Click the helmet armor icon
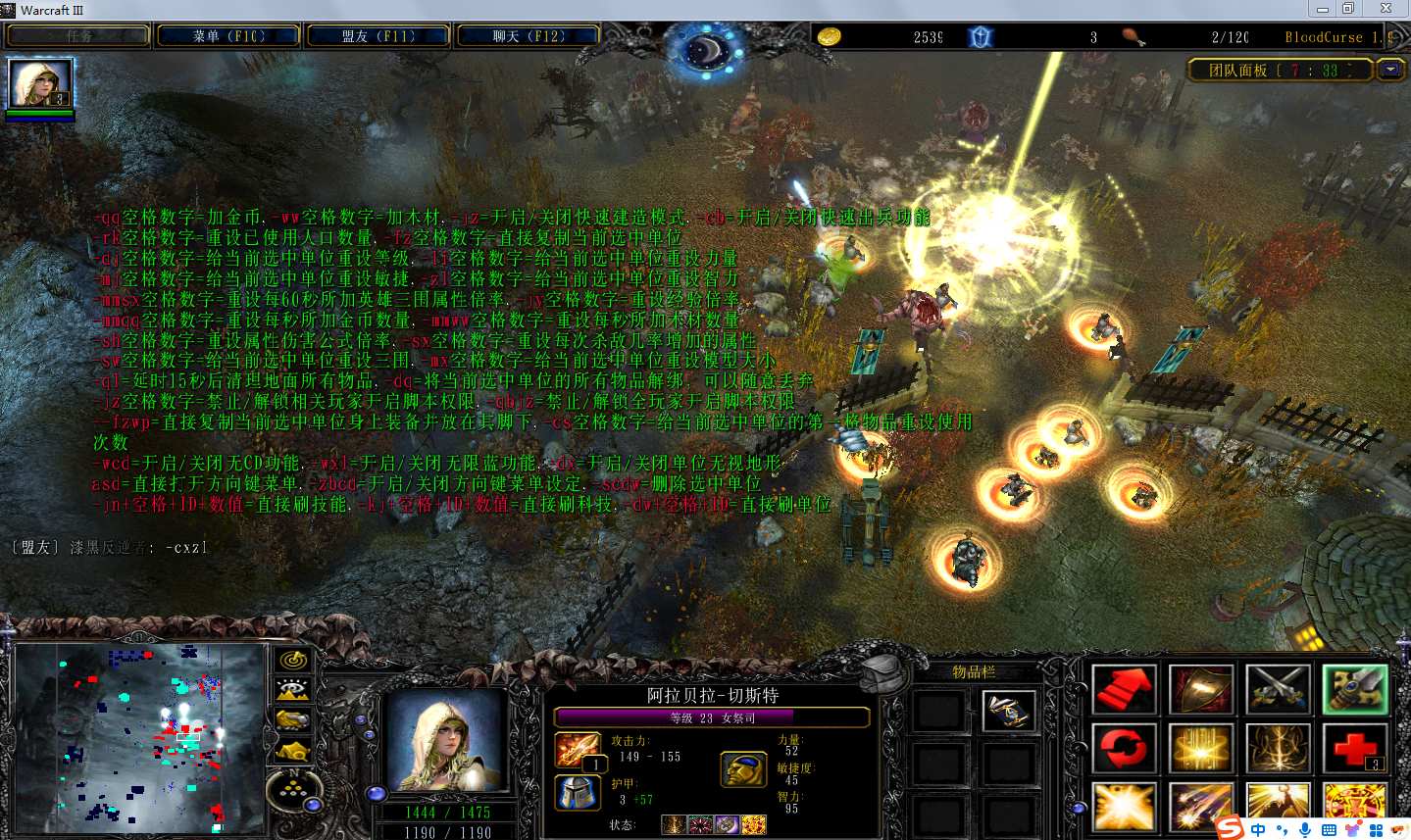This screenshot has width=1411, height=840. (578, 792)
